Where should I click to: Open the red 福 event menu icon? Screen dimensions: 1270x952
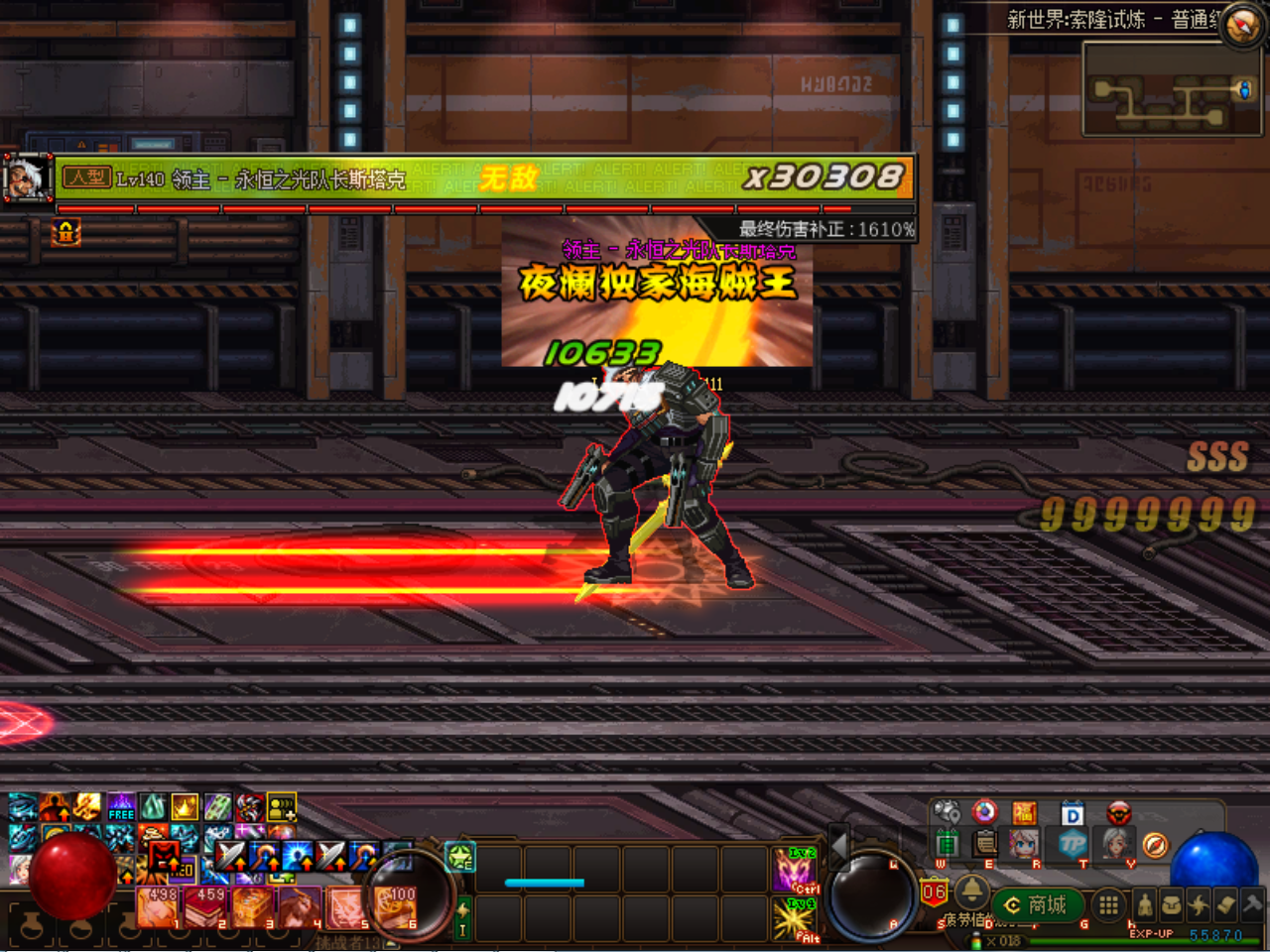point(1026,812)
